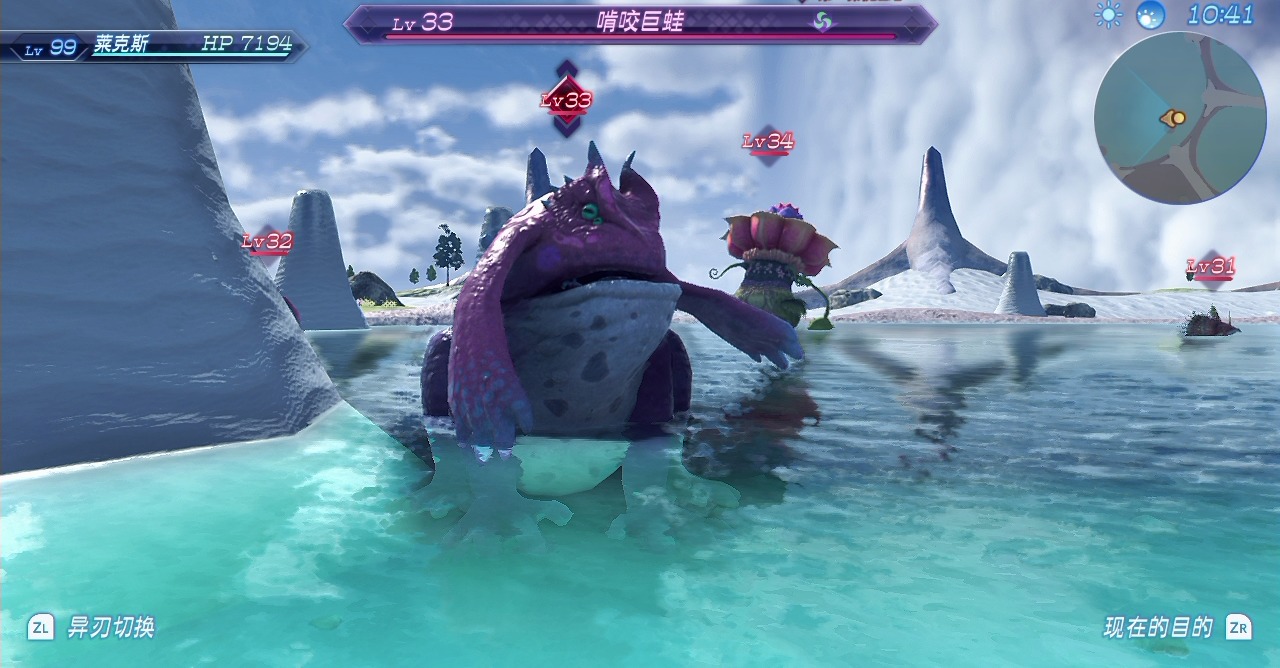Image resolution: width=1280 pixels, height=668 pixels.
Task: Target the Lv32 enemy marker
Action: [267, 242]
